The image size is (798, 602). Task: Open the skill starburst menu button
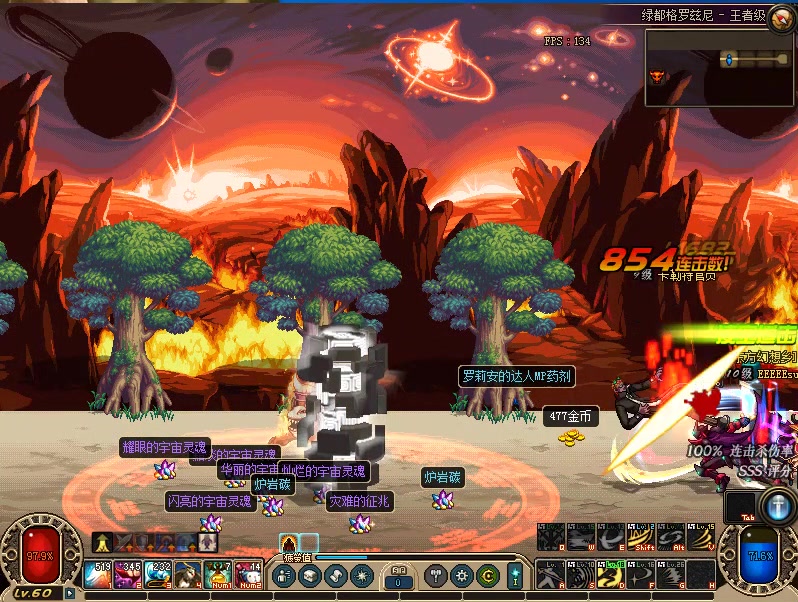tap(361, 576)
